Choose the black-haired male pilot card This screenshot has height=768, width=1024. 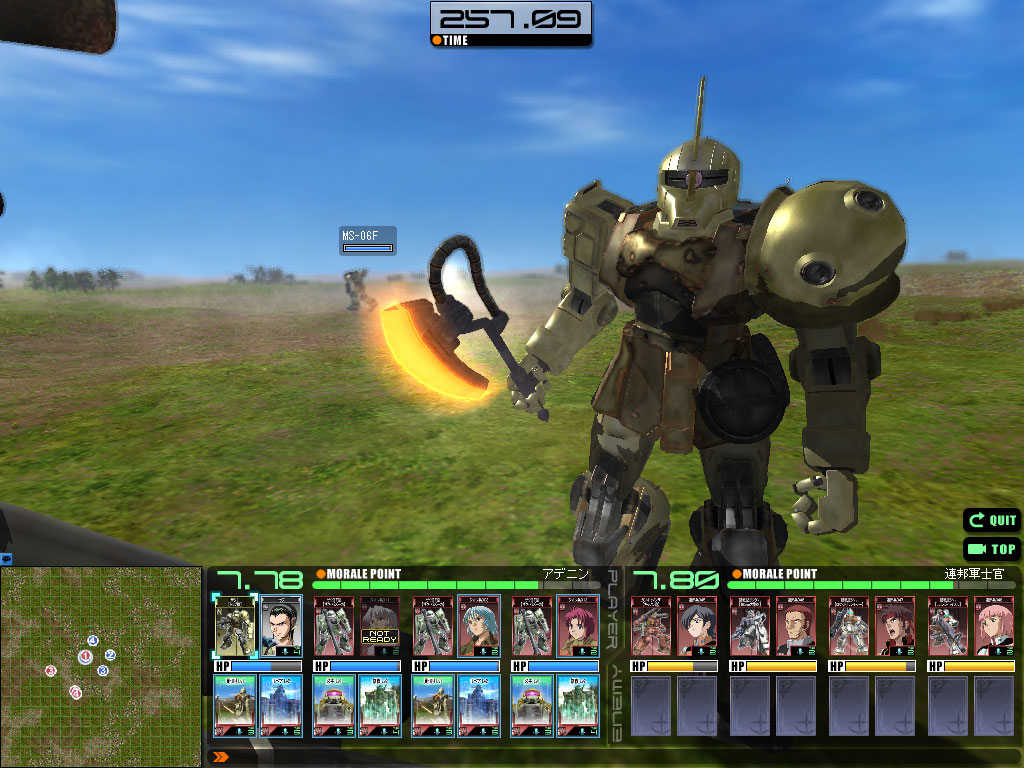tap(281, 625)
